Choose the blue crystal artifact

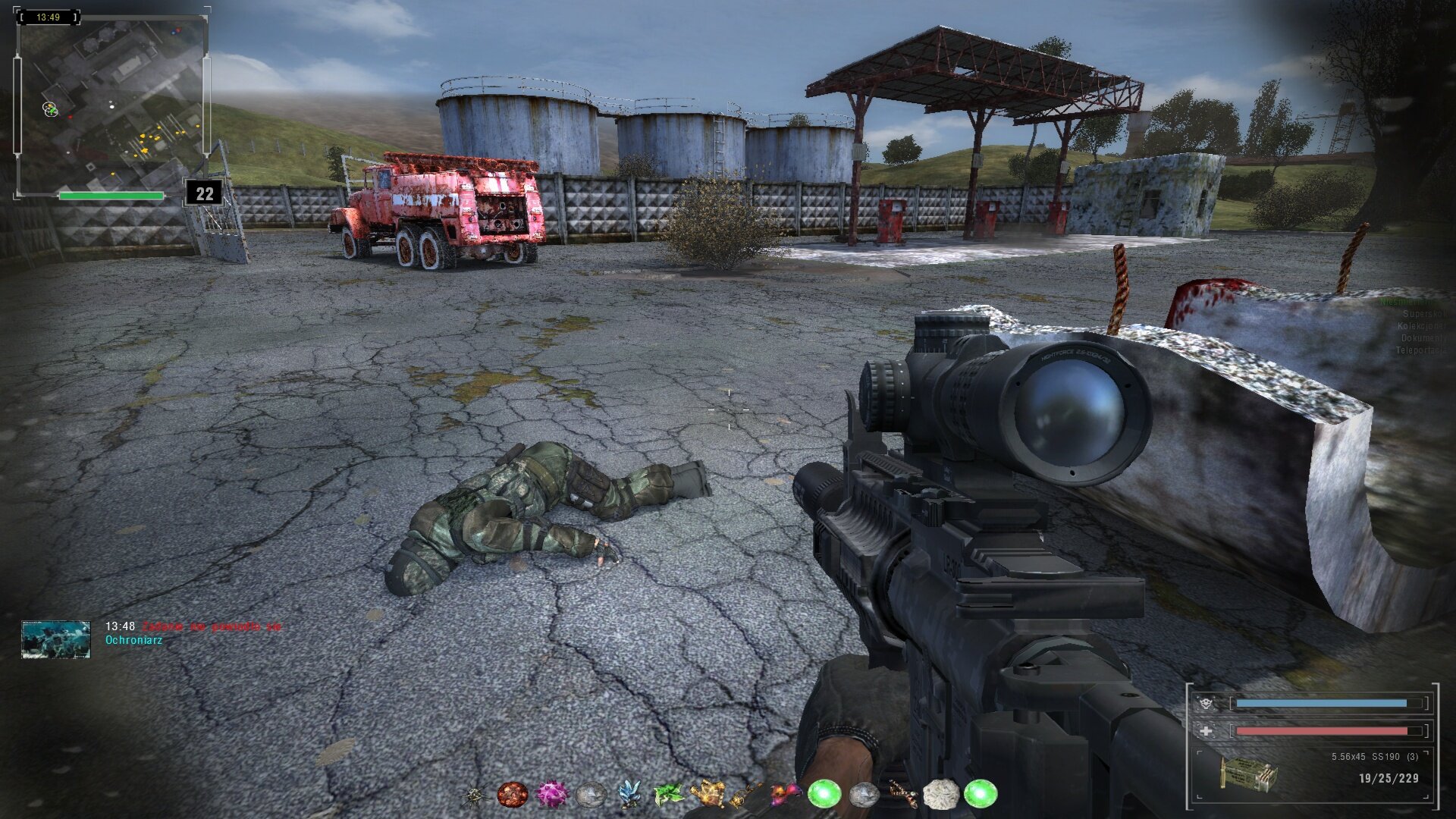[x=629, y=794]
